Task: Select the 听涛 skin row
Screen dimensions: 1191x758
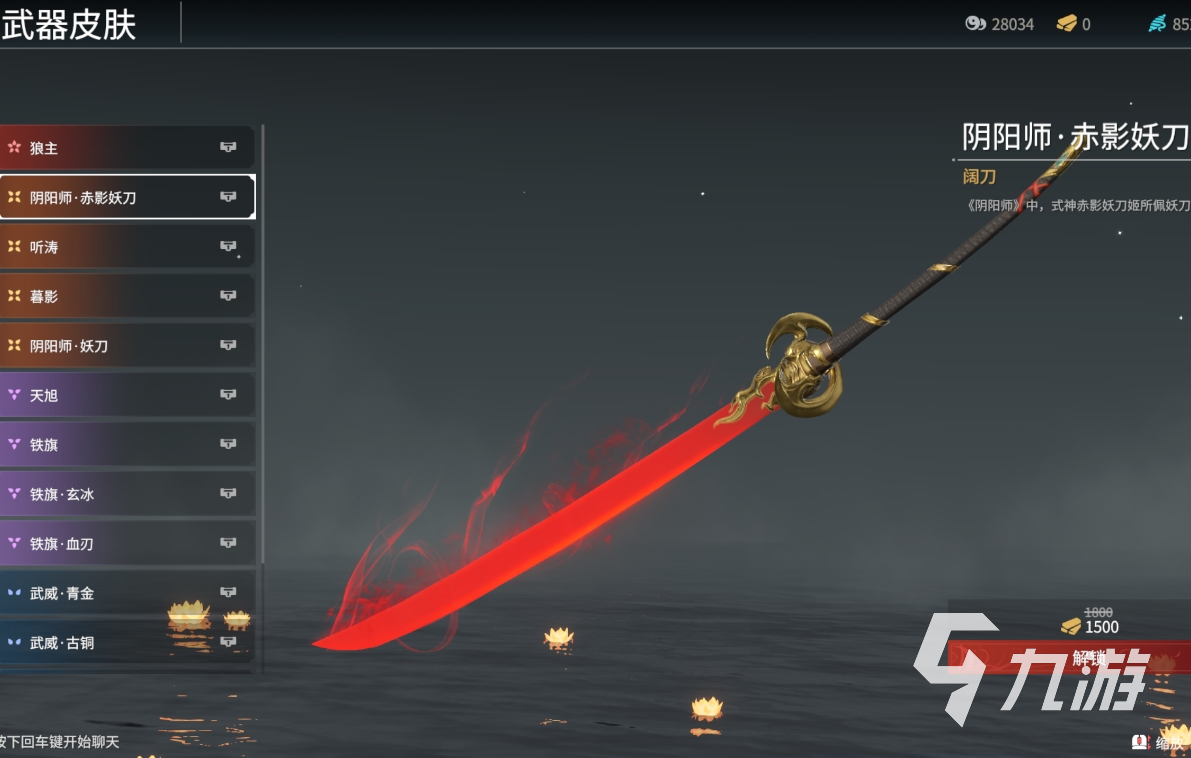Action: [127, 246]
